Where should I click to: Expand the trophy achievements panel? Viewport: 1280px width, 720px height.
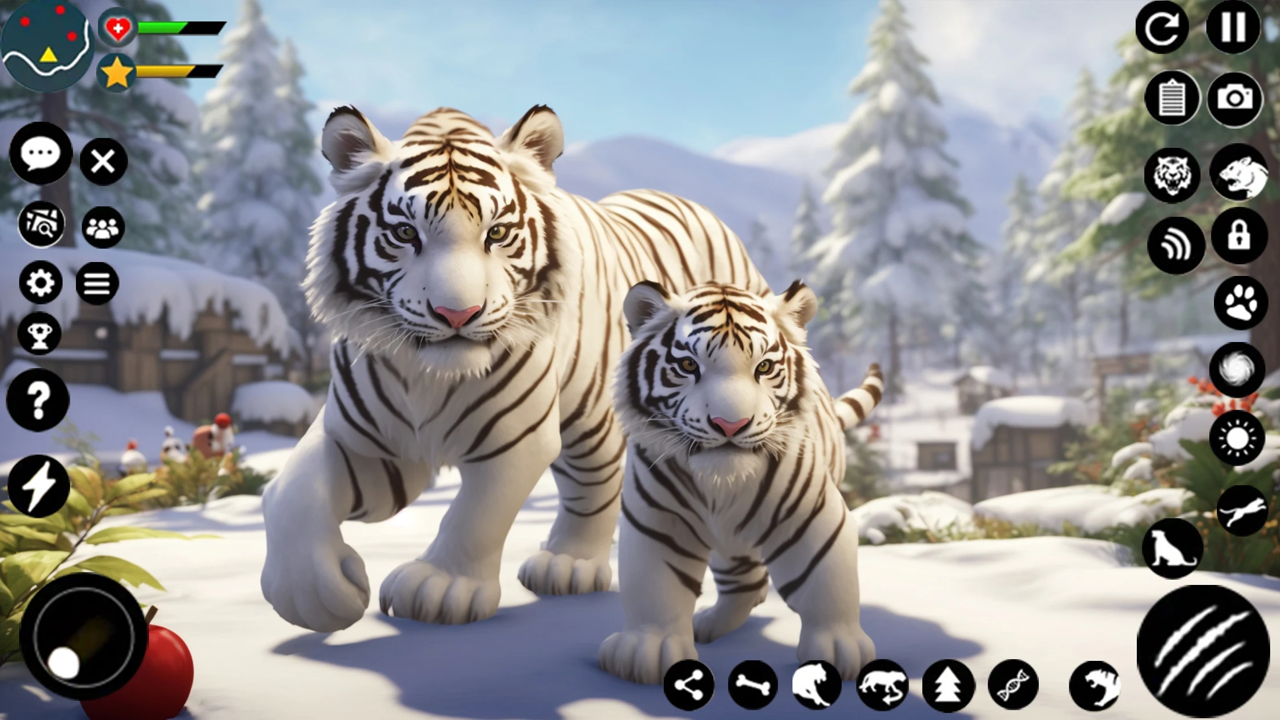(x=39, y=334)
